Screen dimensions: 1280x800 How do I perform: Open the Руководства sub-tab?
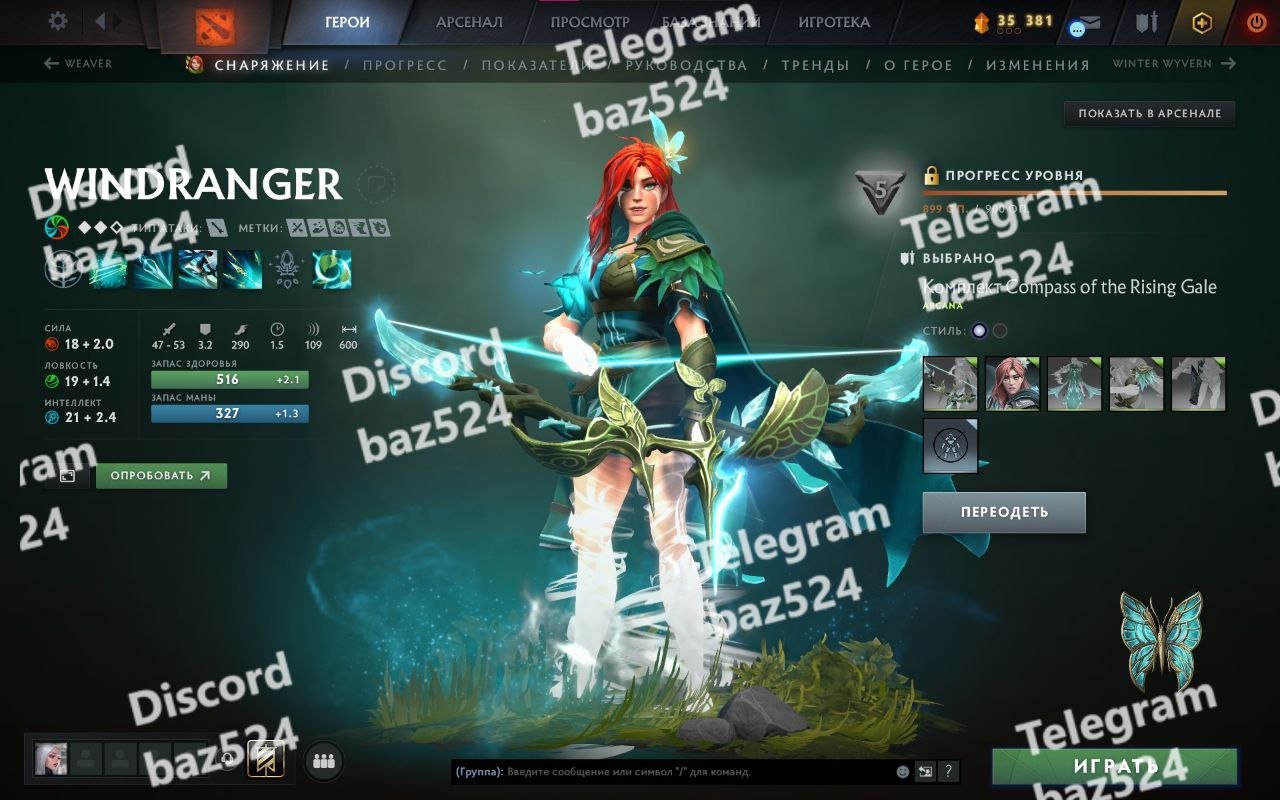686,65
